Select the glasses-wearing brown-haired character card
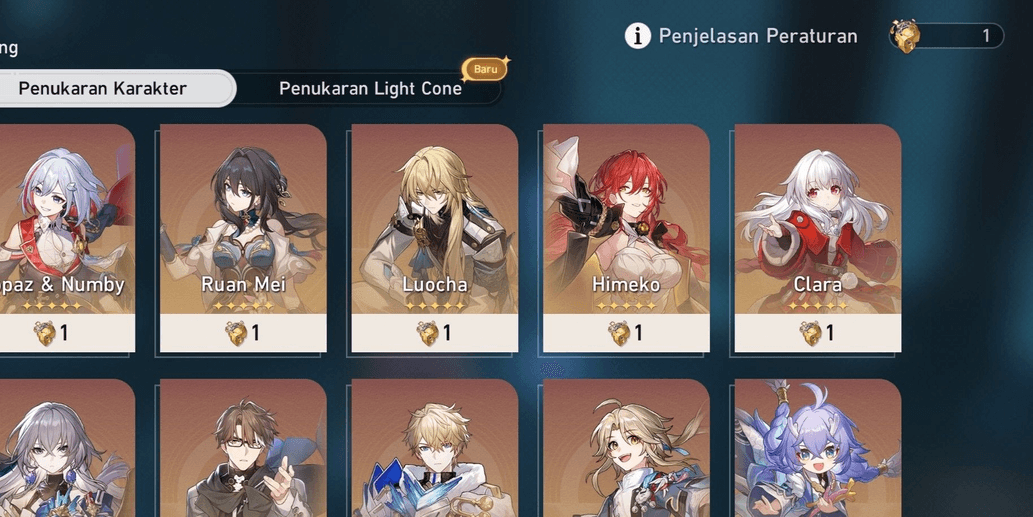 (243, 450)
